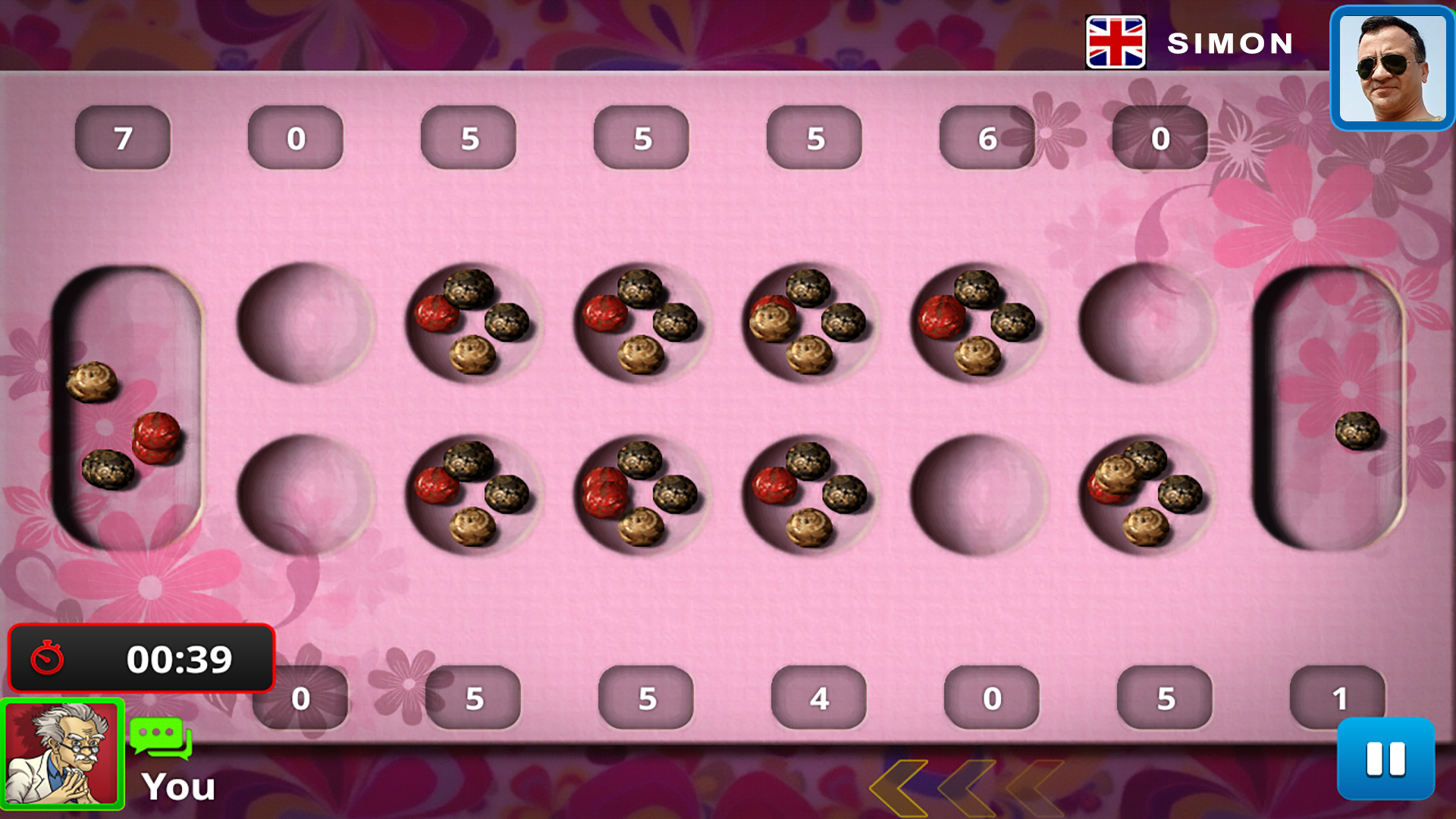1456x819 pixels.
Task: Select your pit containing 5 red and black seeds
Action: click(643, 493)
